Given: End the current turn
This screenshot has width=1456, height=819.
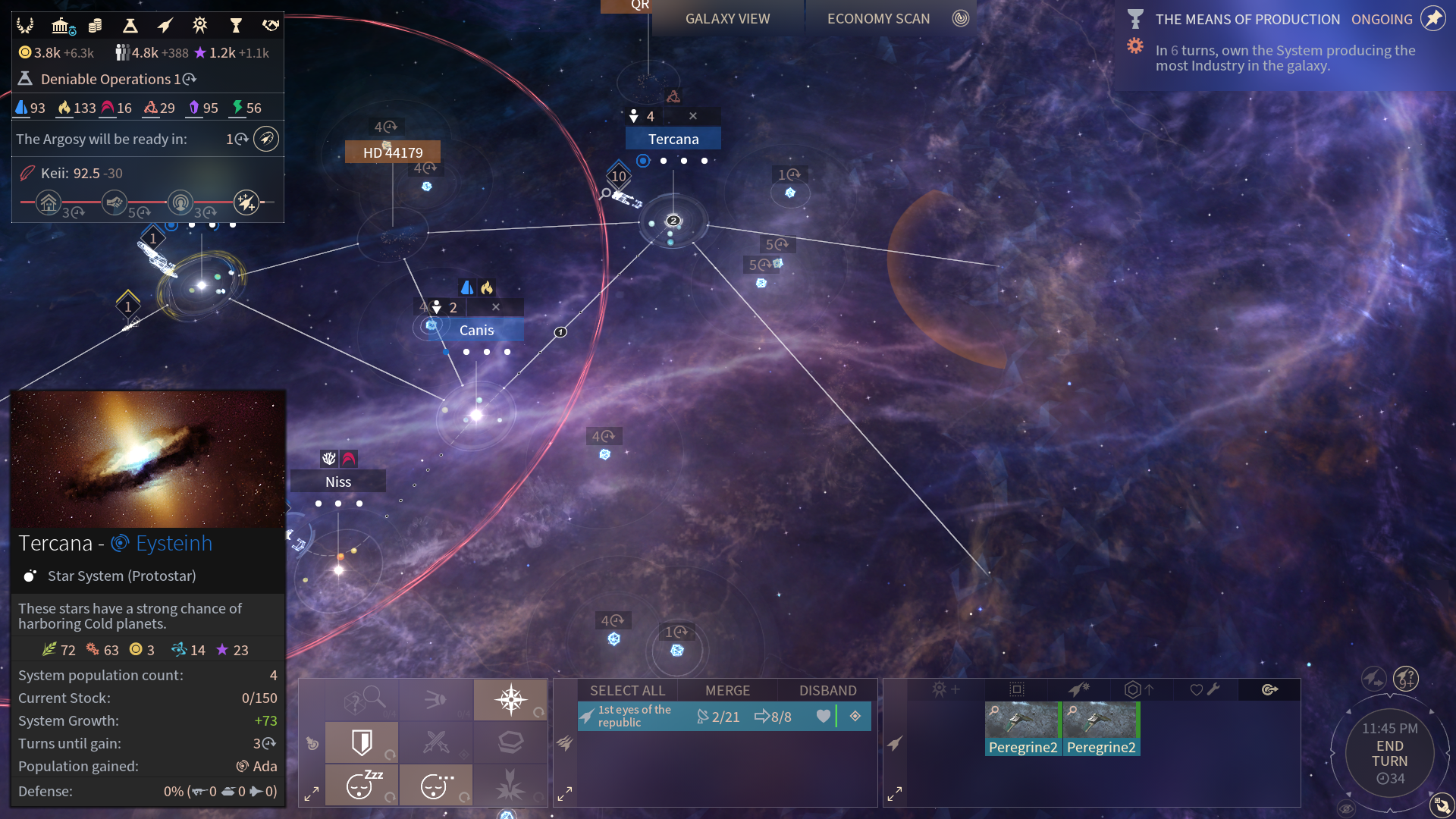Looking at the screenshot, I should click(x=1389, y=754).
